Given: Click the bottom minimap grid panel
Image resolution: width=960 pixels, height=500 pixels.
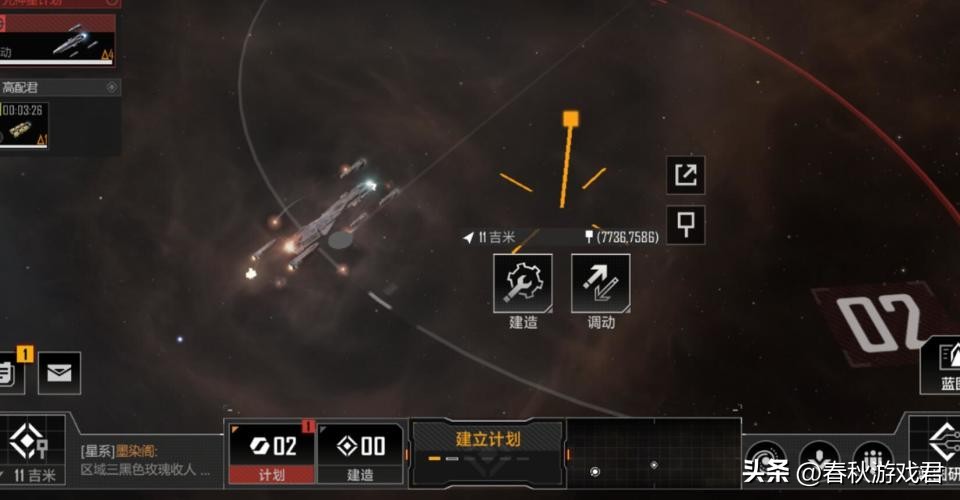Looking at the screenshot, I should point(653,453).
